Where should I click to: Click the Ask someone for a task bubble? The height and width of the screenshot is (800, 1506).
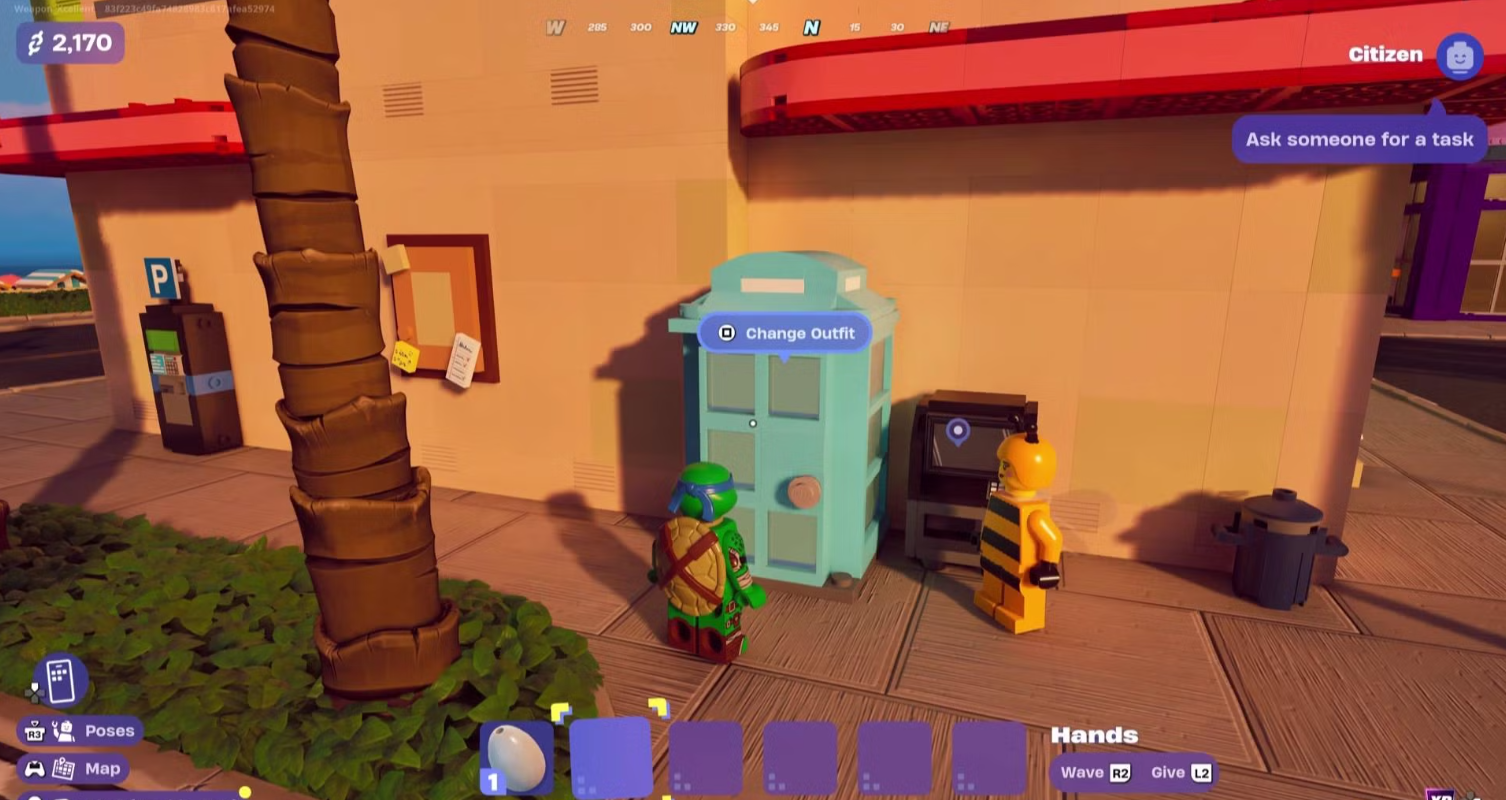1360,139
